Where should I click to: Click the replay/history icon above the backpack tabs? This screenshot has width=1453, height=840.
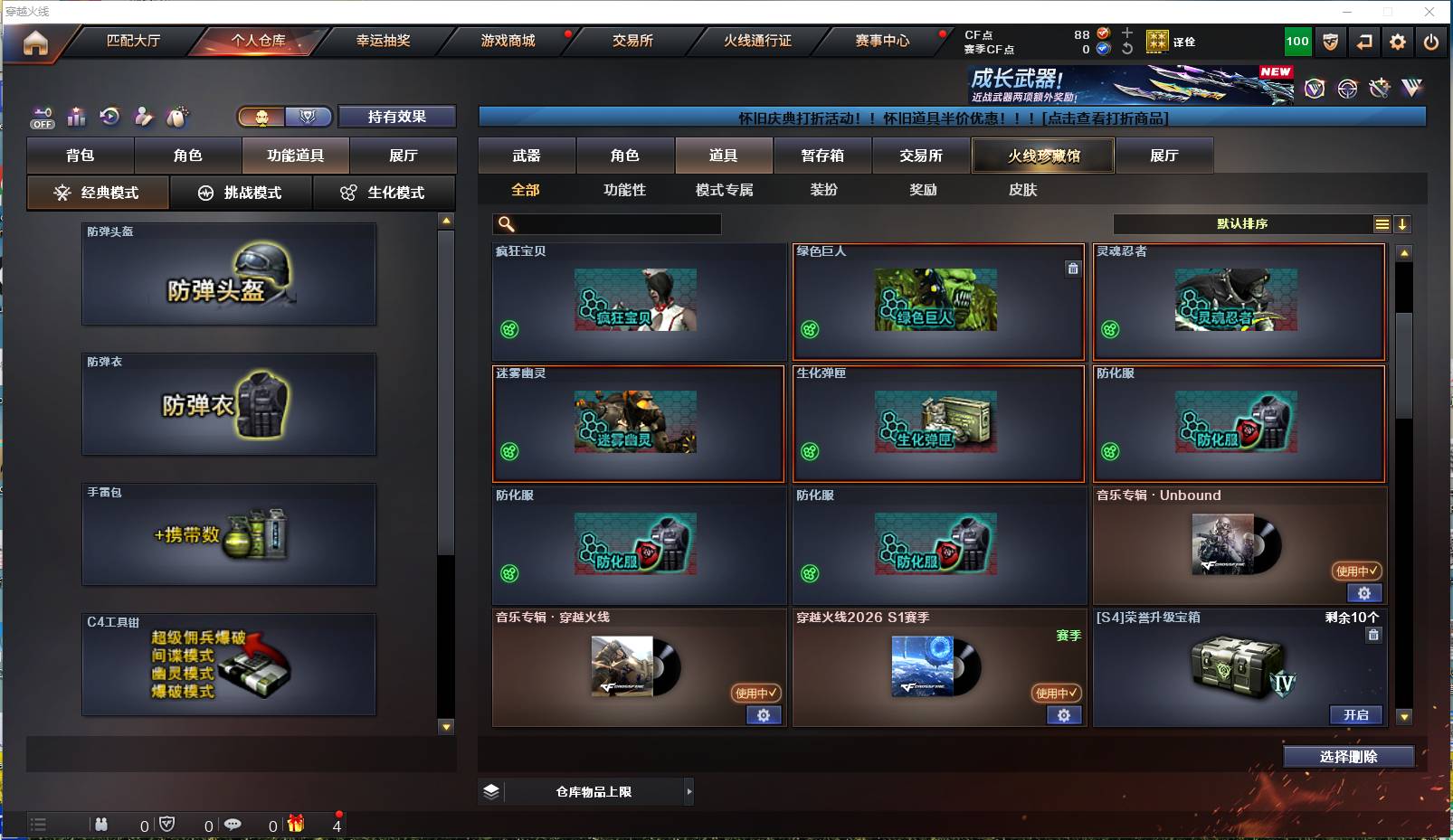[109, 117]
